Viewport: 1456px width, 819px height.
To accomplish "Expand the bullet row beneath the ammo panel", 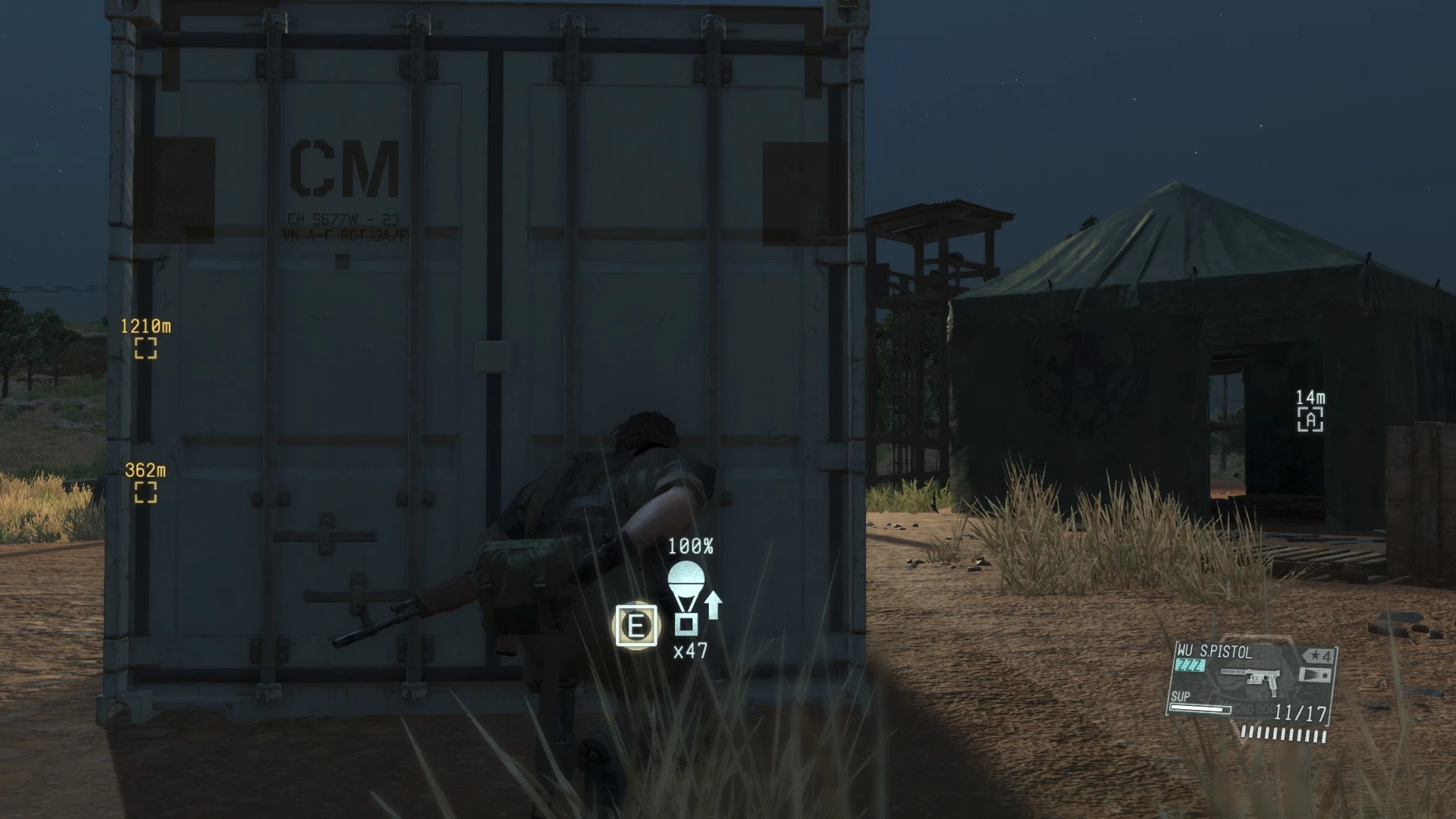I will (1284, 735).
